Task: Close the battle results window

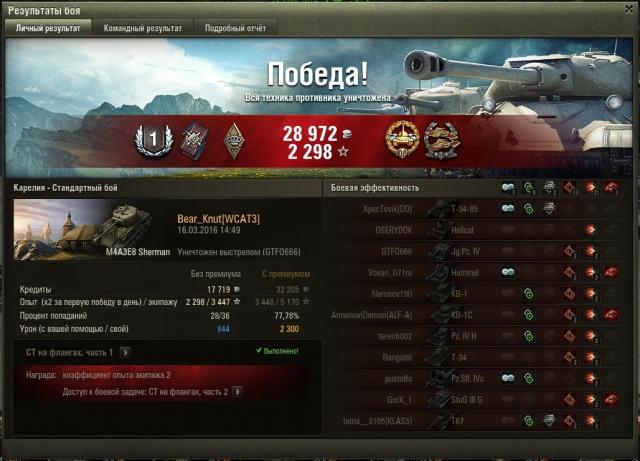Action: click(x=629, y=9)
